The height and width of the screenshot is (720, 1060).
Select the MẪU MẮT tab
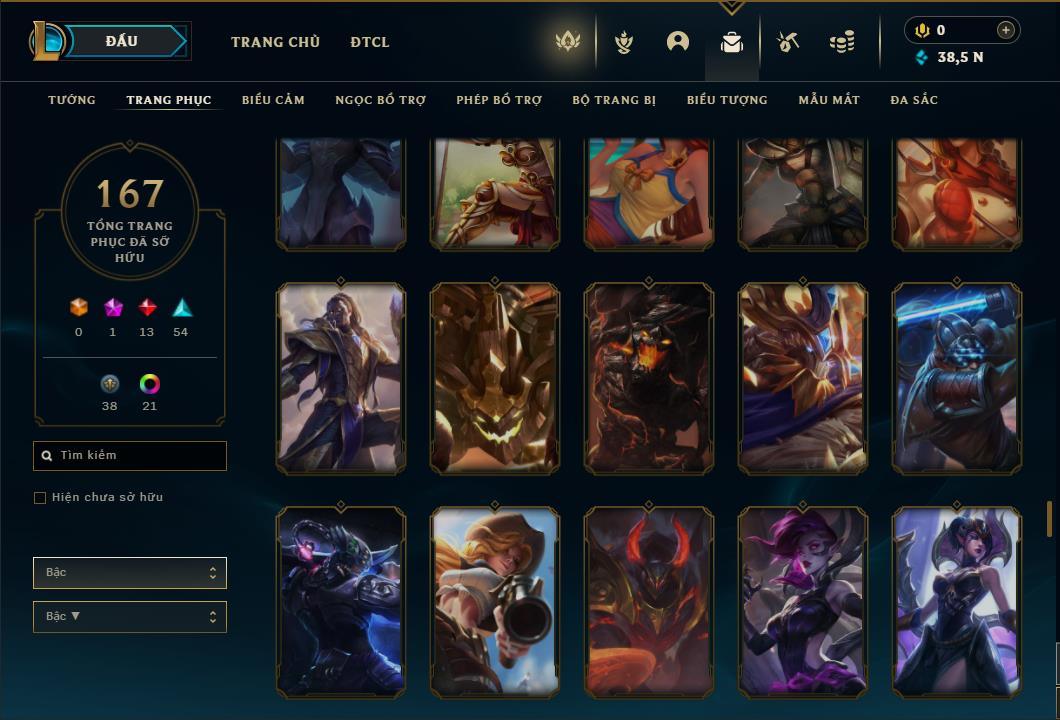pyautogui.click(x=829, y=100)
